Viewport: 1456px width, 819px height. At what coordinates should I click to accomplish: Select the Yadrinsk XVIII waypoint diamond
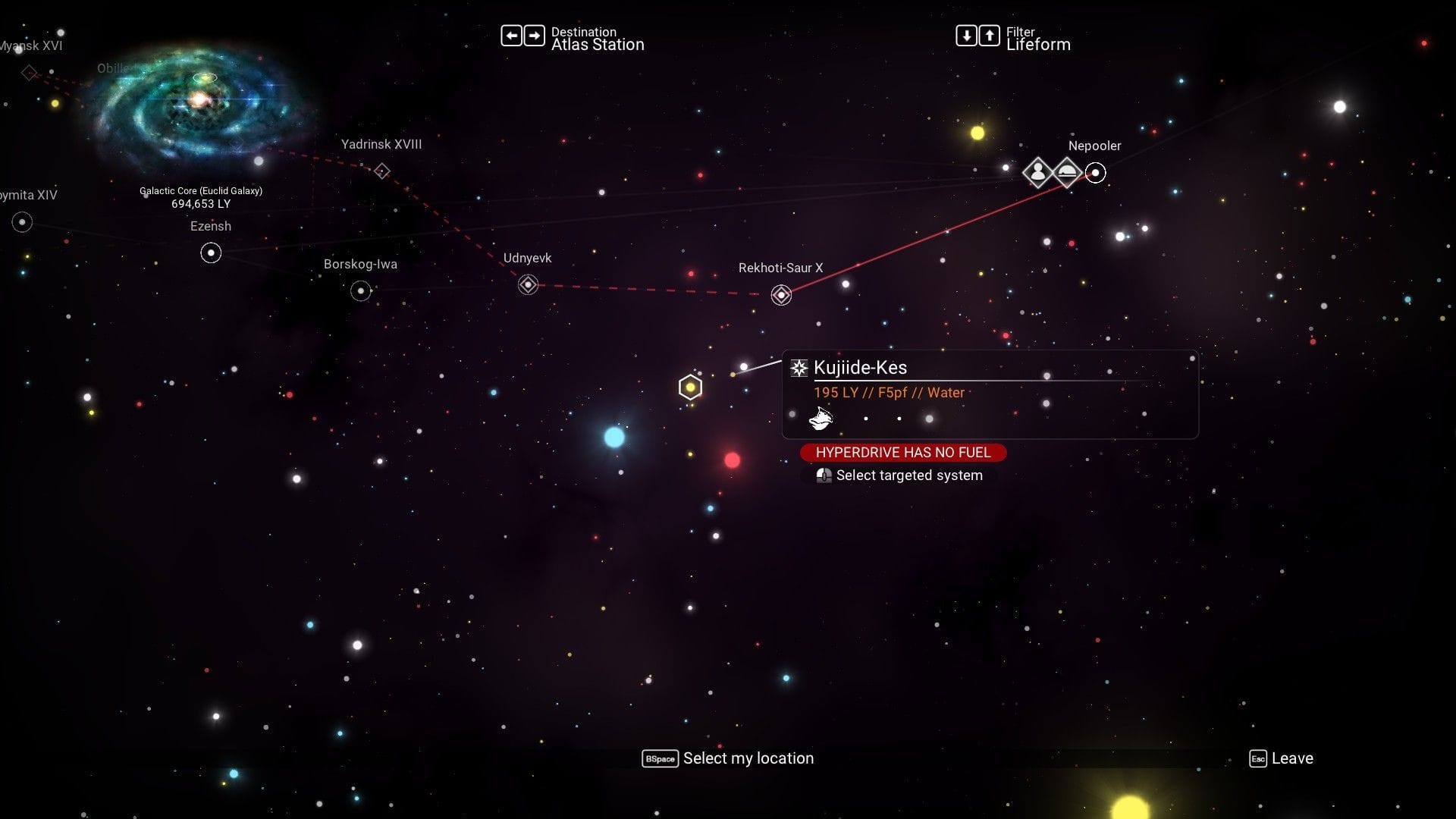381,171
